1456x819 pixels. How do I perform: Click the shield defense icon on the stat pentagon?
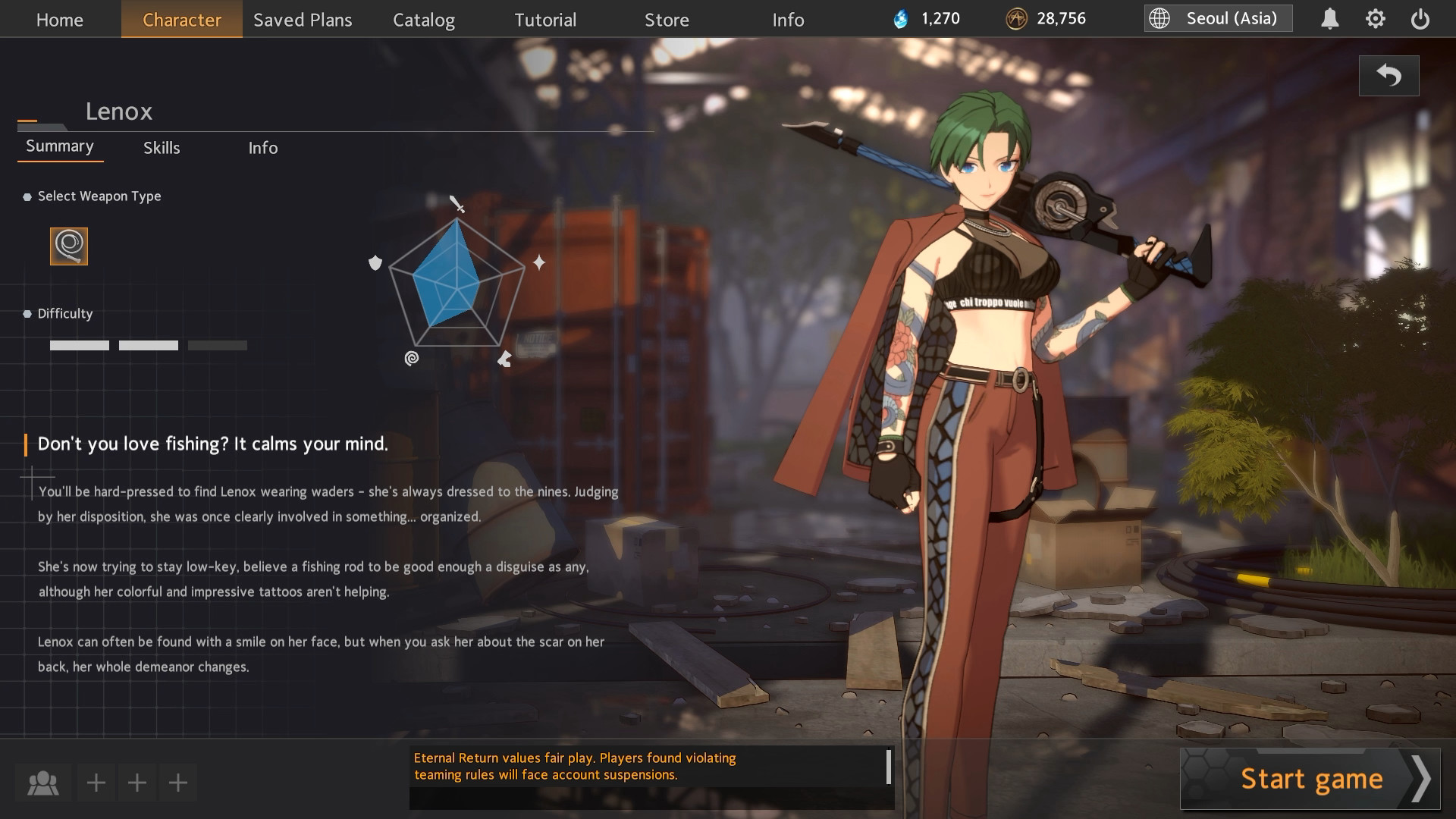point(375,264)
